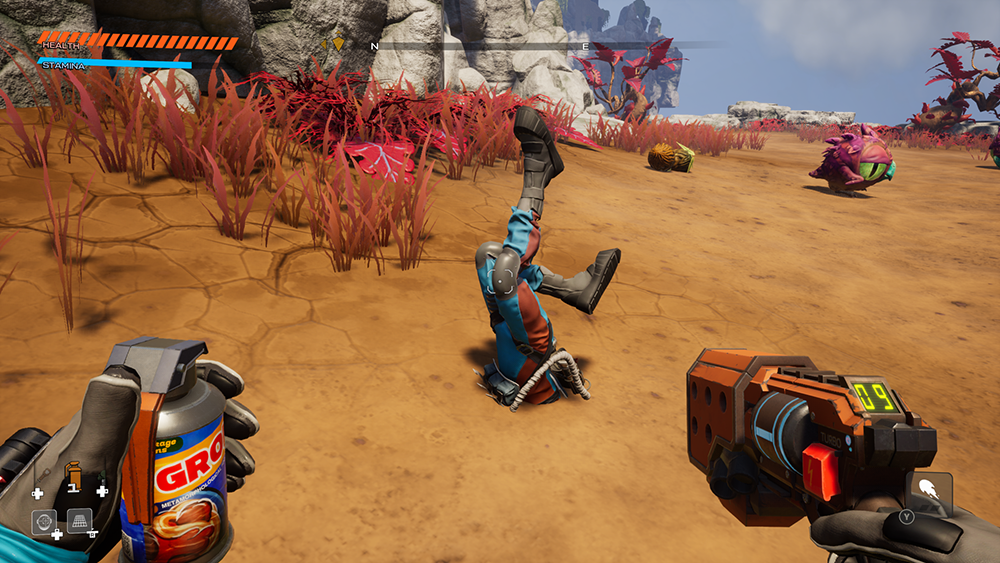Viewport: 1000px width, 563px height.
Task: Activate the white fireball shot ability
Action: pyautogui.click(x=929, y=491)
